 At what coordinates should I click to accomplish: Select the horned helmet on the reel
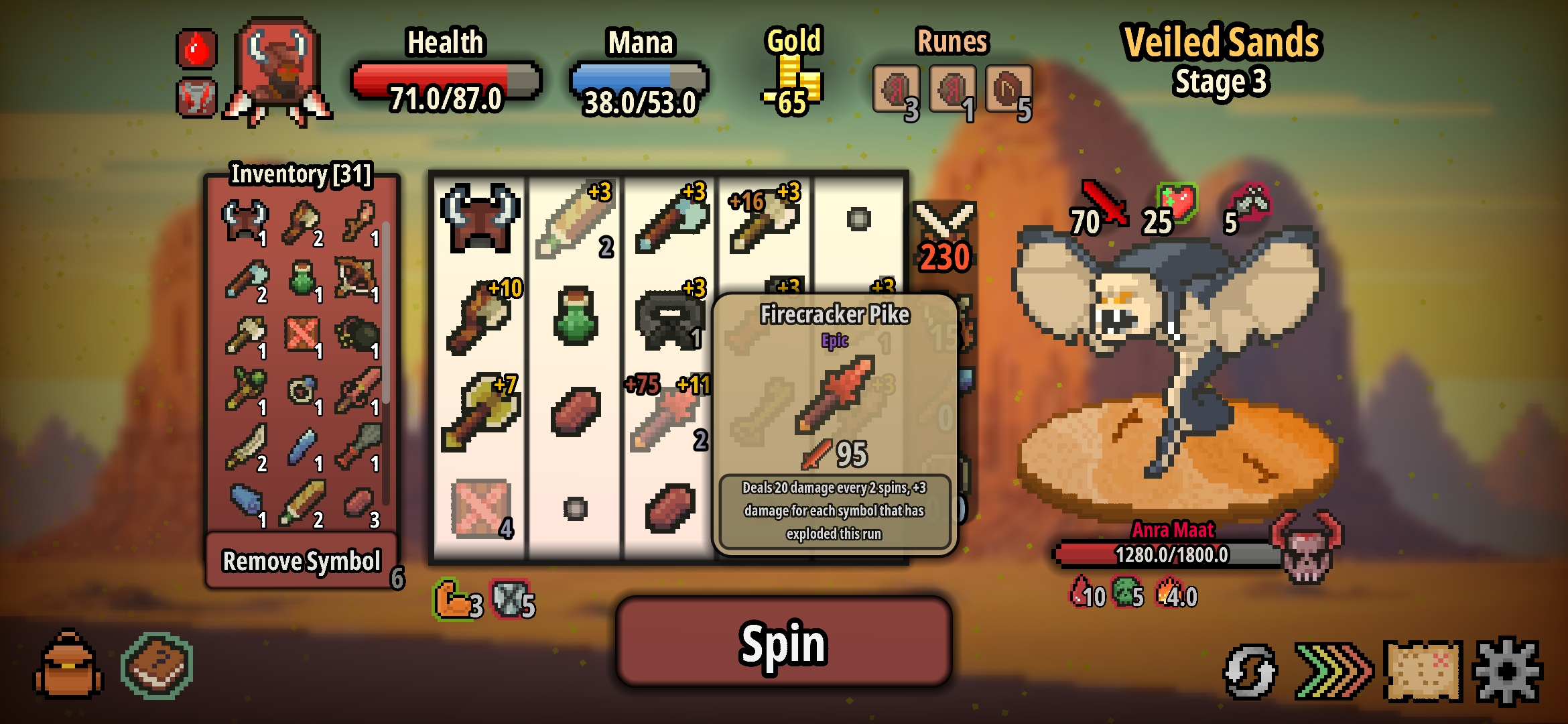[479, 219]
